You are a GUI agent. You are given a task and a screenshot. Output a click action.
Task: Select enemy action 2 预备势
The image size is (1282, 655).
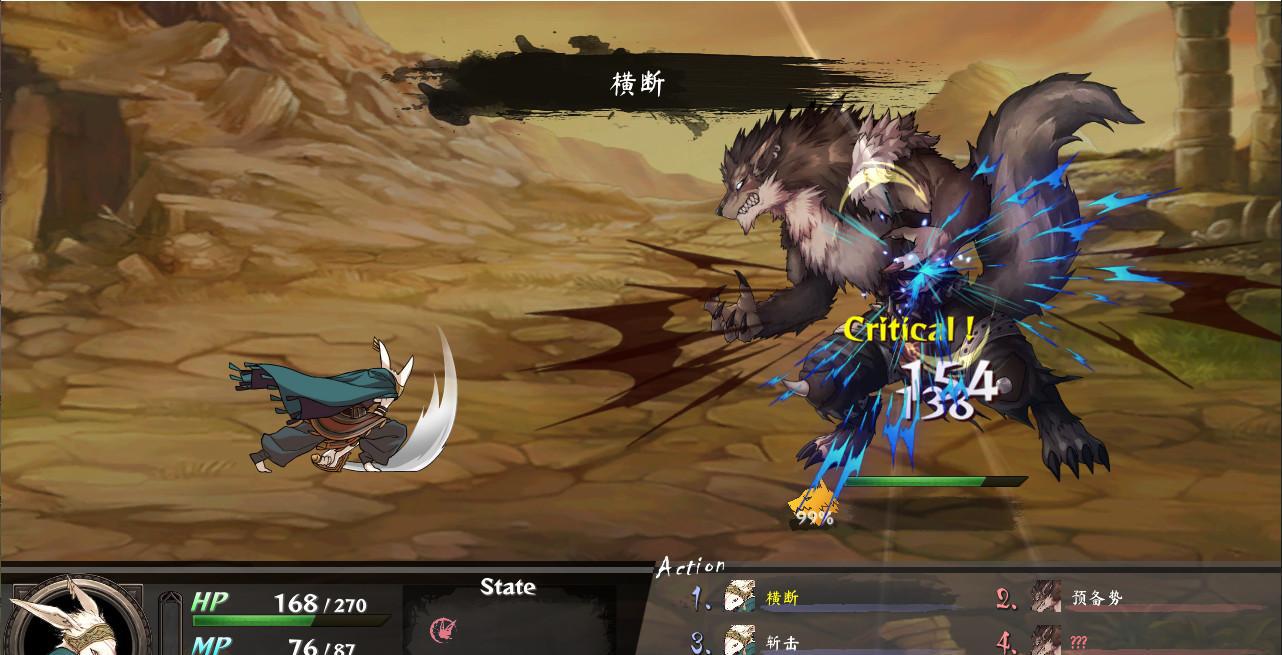click(1096, 598)
